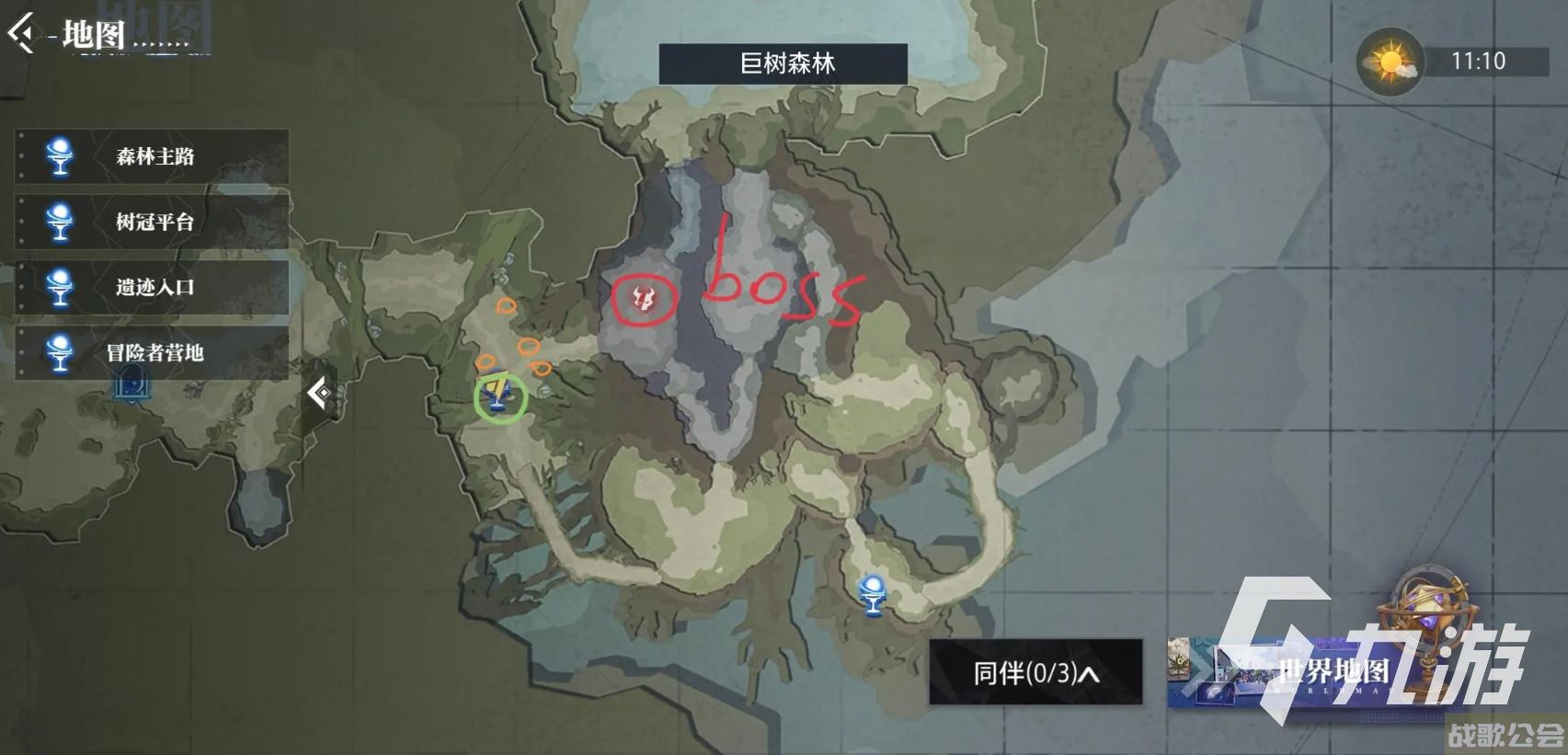
Task: Click the goblet icon beside 遗迹入口
Action: click(57, 288)
